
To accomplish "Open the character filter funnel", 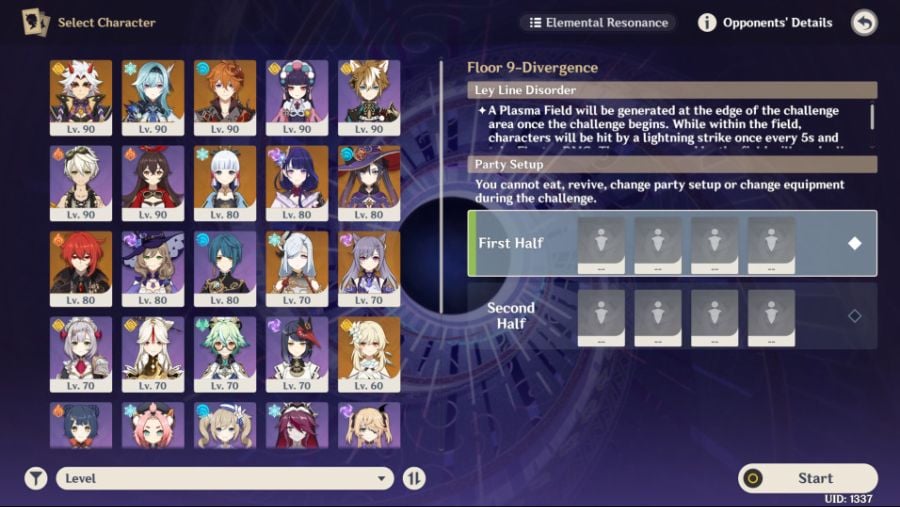I will tap(36, 478).
